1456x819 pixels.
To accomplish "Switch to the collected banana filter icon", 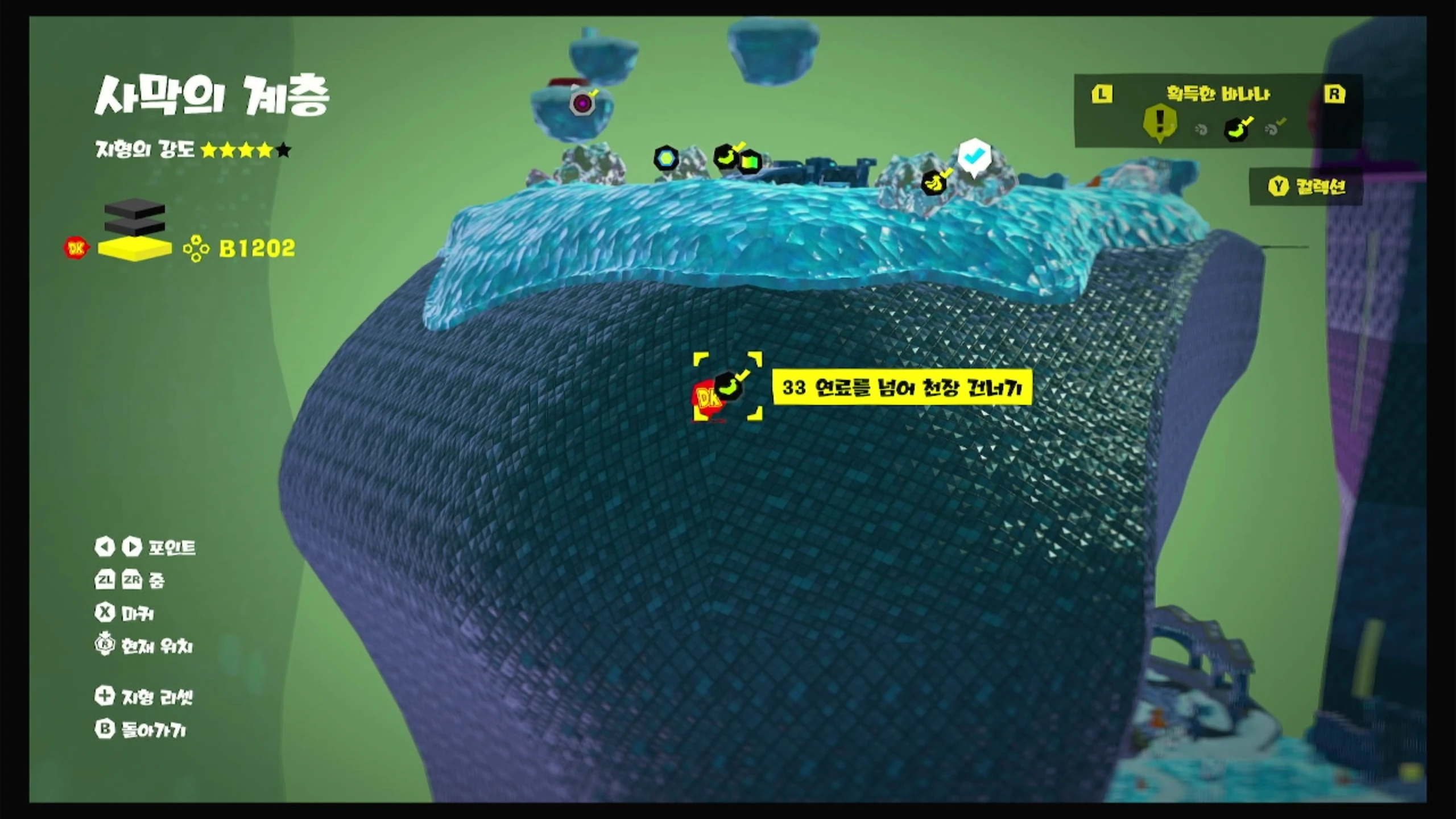I will 1237,129.
